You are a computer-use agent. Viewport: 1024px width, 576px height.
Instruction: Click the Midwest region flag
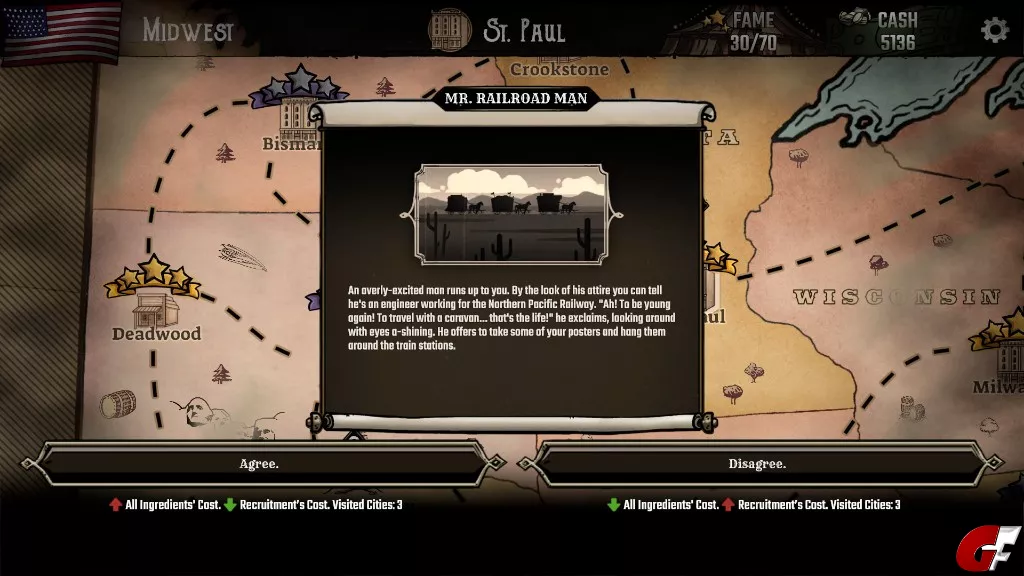60,29
